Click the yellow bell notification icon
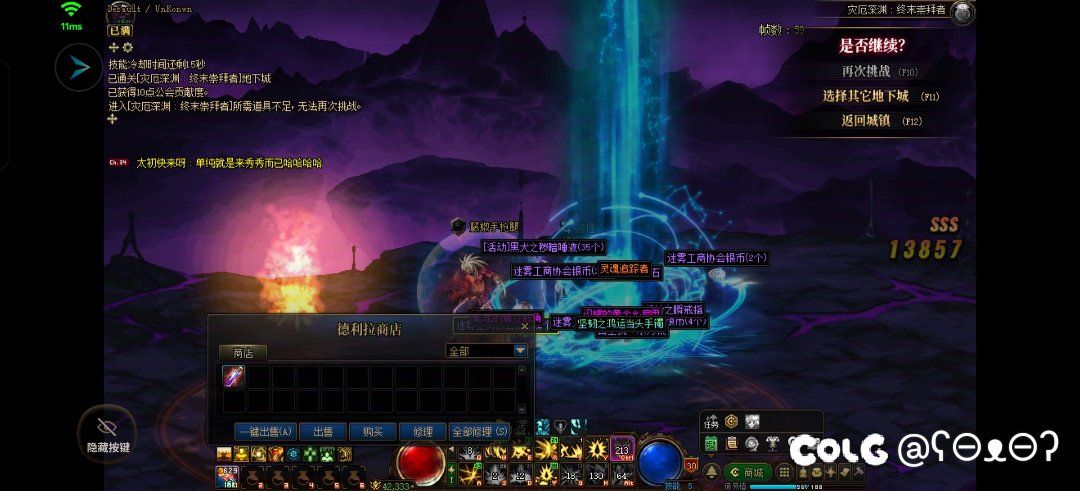This screenshot has width=1080, height=491. (711, 472)
